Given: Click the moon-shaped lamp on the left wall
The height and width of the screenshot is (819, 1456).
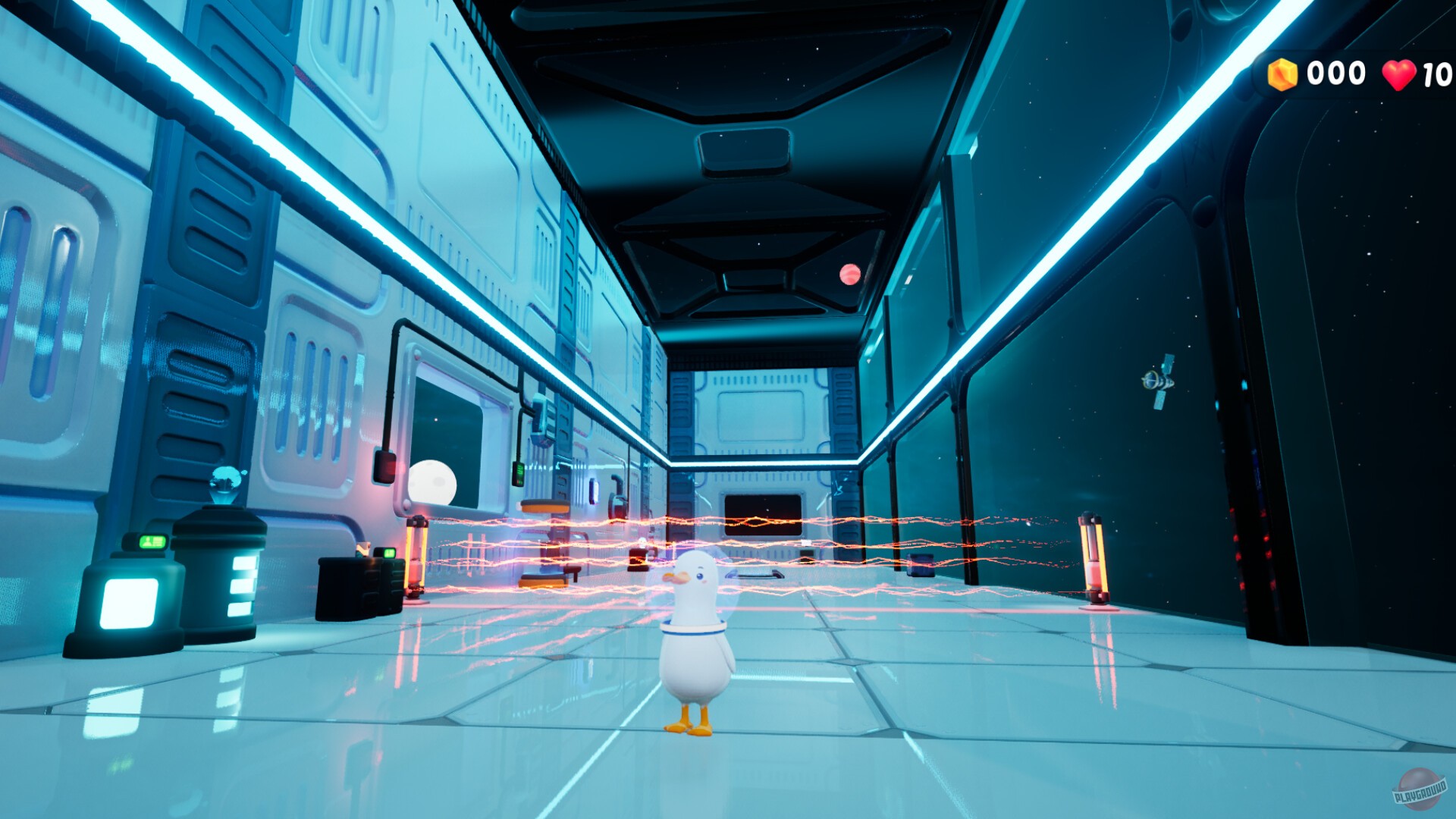Looking at the screenshot, I should coord(432,484).
